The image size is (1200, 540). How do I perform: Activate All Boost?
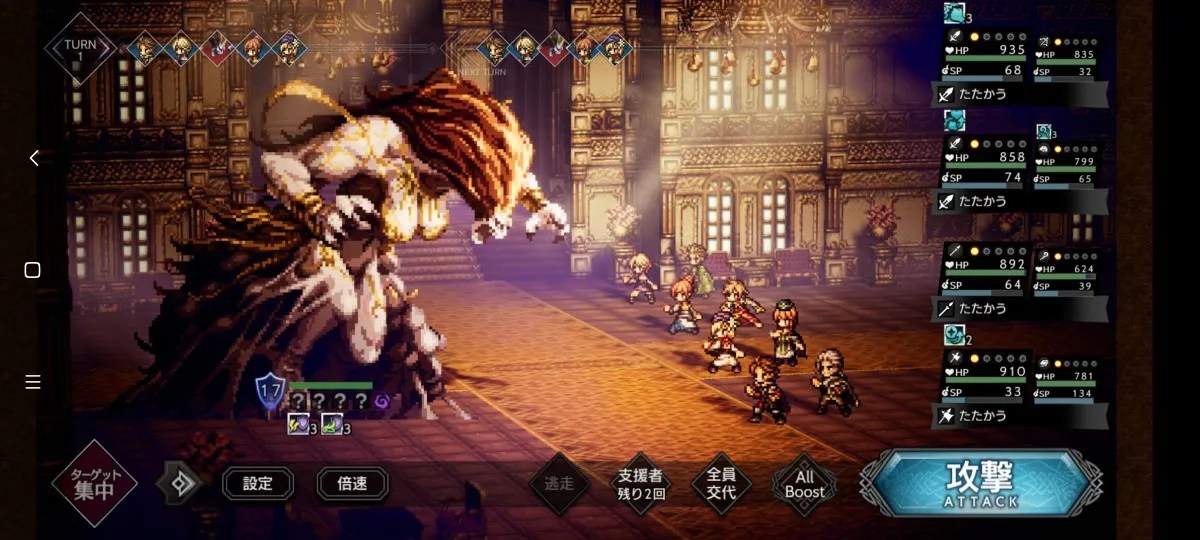[804, 485]
